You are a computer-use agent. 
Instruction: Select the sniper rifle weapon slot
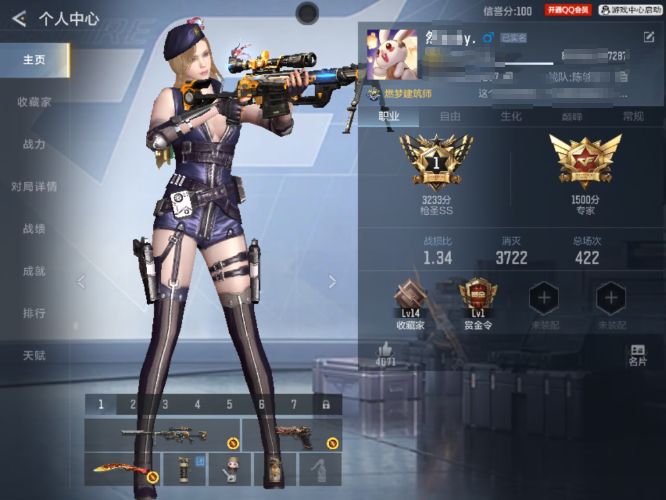(x=164, y=436)
